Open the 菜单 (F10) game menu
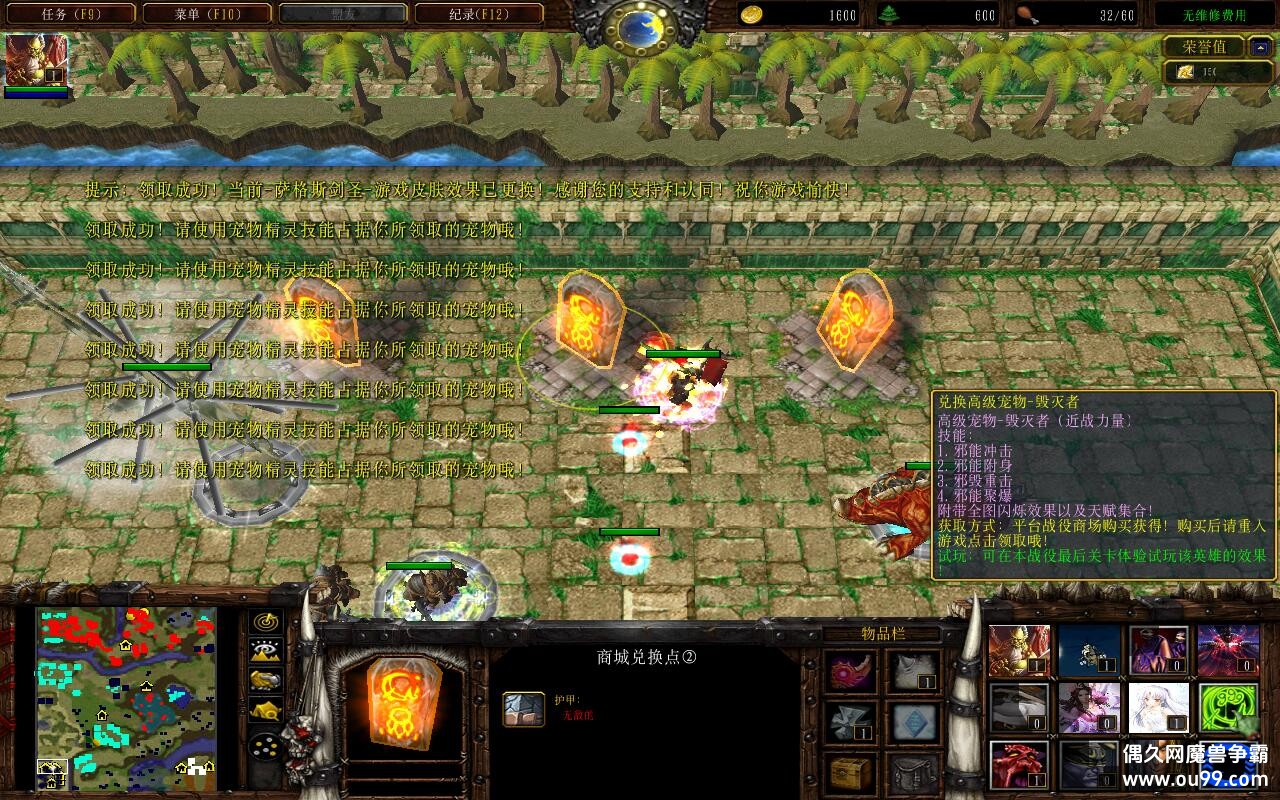Image resolution: width=1280 pixels, height=800 pixels. pyautogui.click(x=207, y=14)
